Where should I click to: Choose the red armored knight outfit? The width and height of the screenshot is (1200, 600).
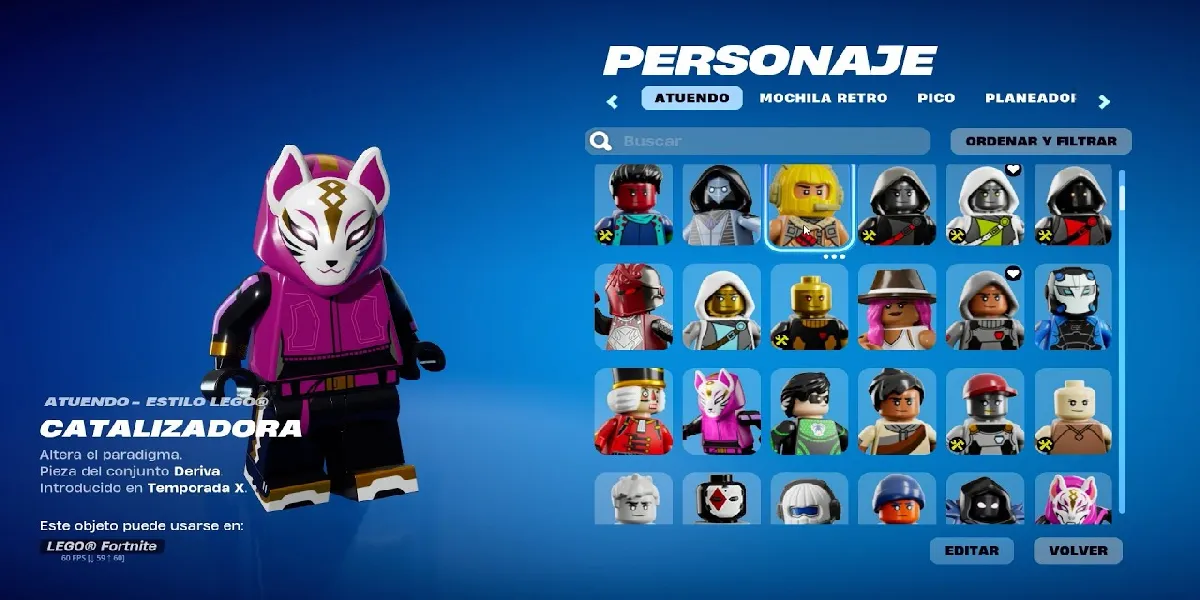(634, 308)
